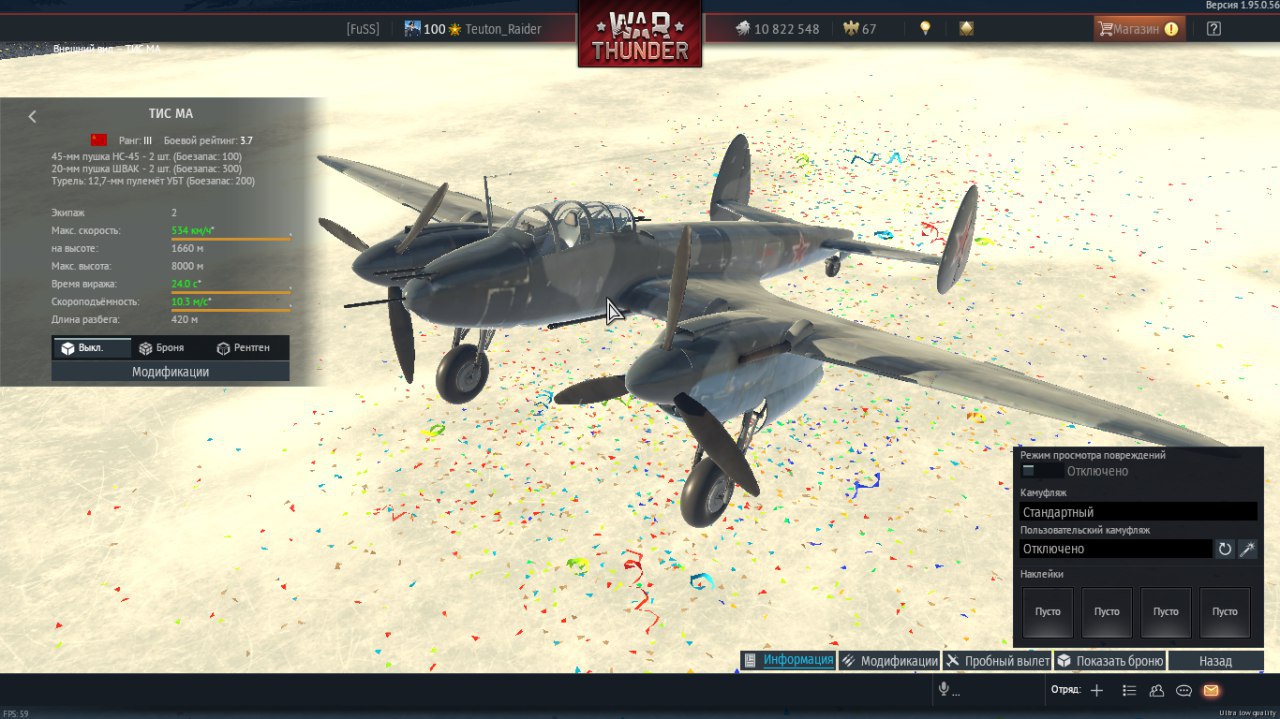1280x719 pixels.
Task: Click the magic wand camouflage icon
Action: 1247,549
